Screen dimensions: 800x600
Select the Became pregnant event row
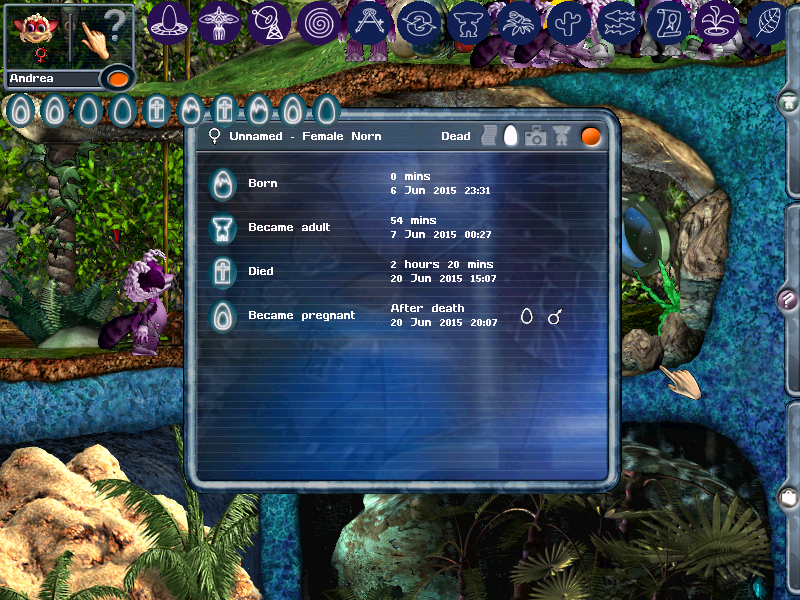(x=301, y=315)
